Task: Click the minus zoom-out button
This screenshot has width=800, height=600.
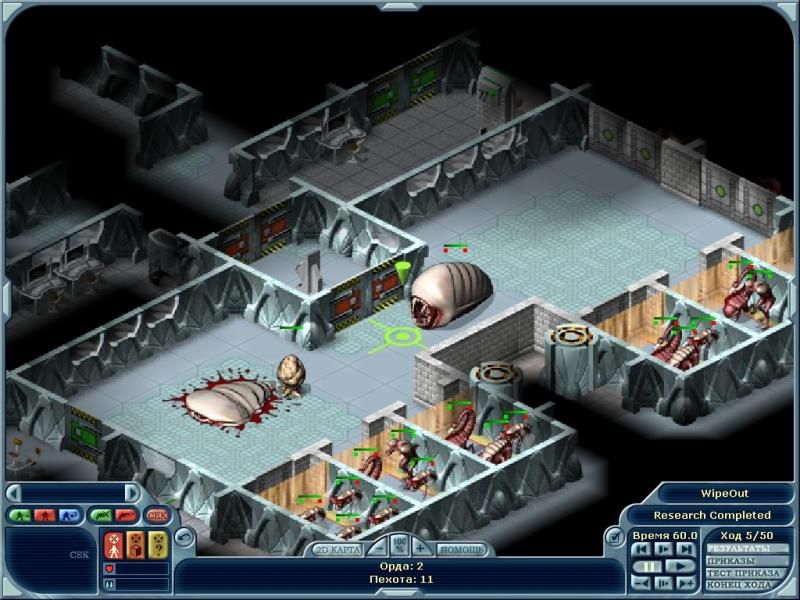Action: click(x=377, y=548)
